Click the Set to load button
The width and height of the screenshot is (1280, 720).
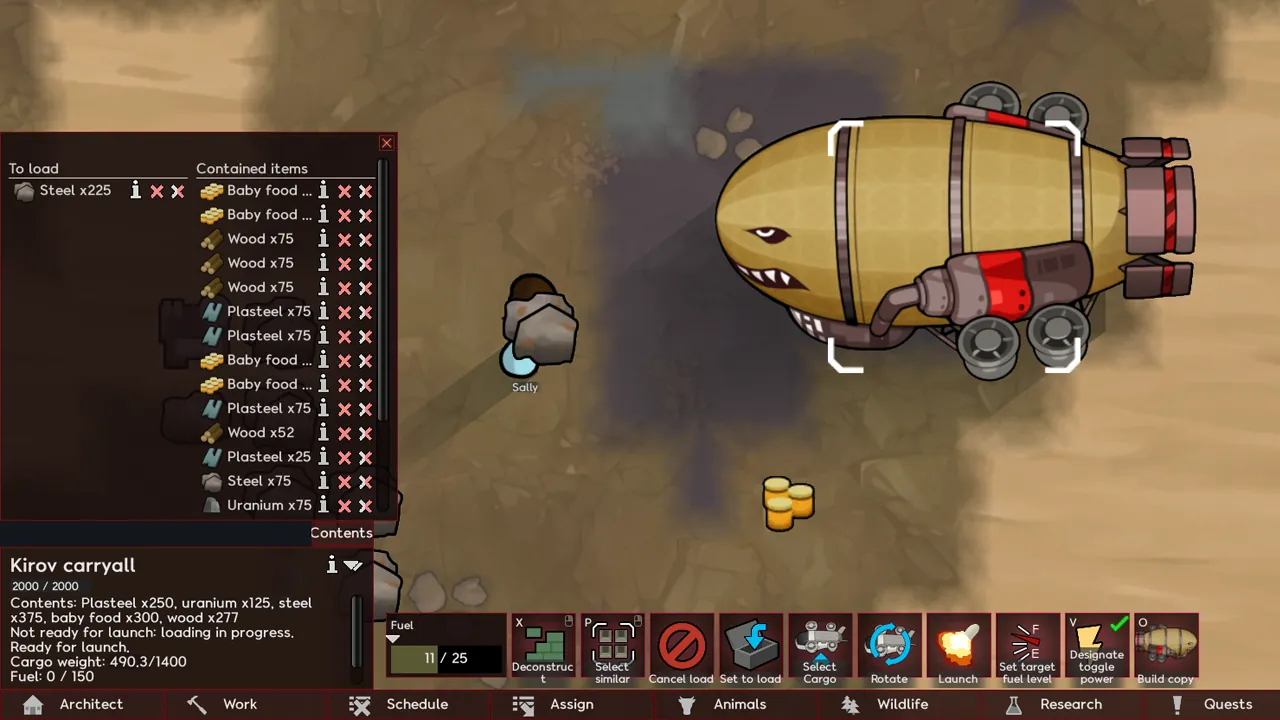click(x=750, y=649)
